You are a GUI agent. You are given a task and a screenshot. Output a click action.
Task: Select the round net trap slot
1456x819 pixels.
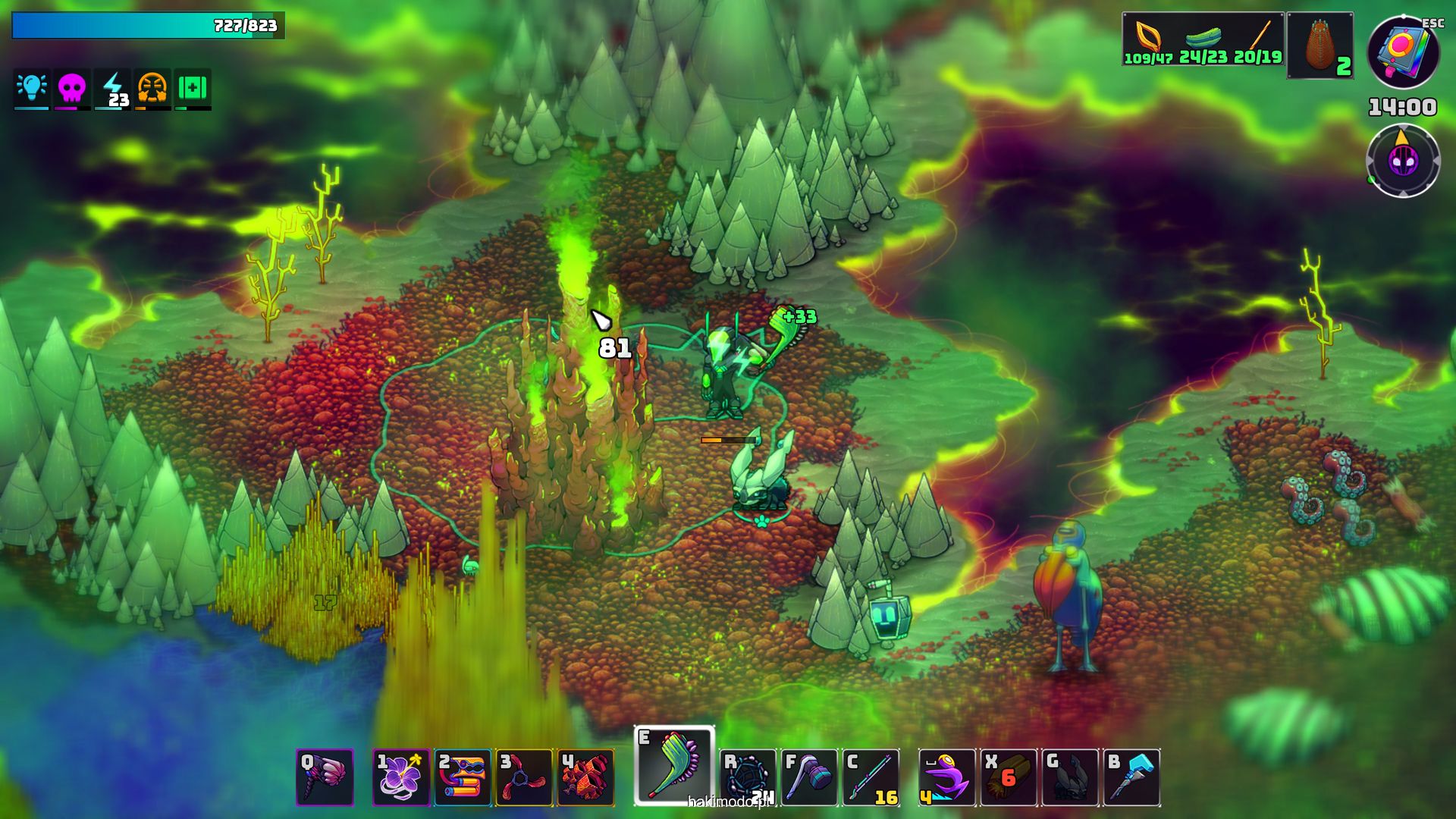click(x=748, y=777)
